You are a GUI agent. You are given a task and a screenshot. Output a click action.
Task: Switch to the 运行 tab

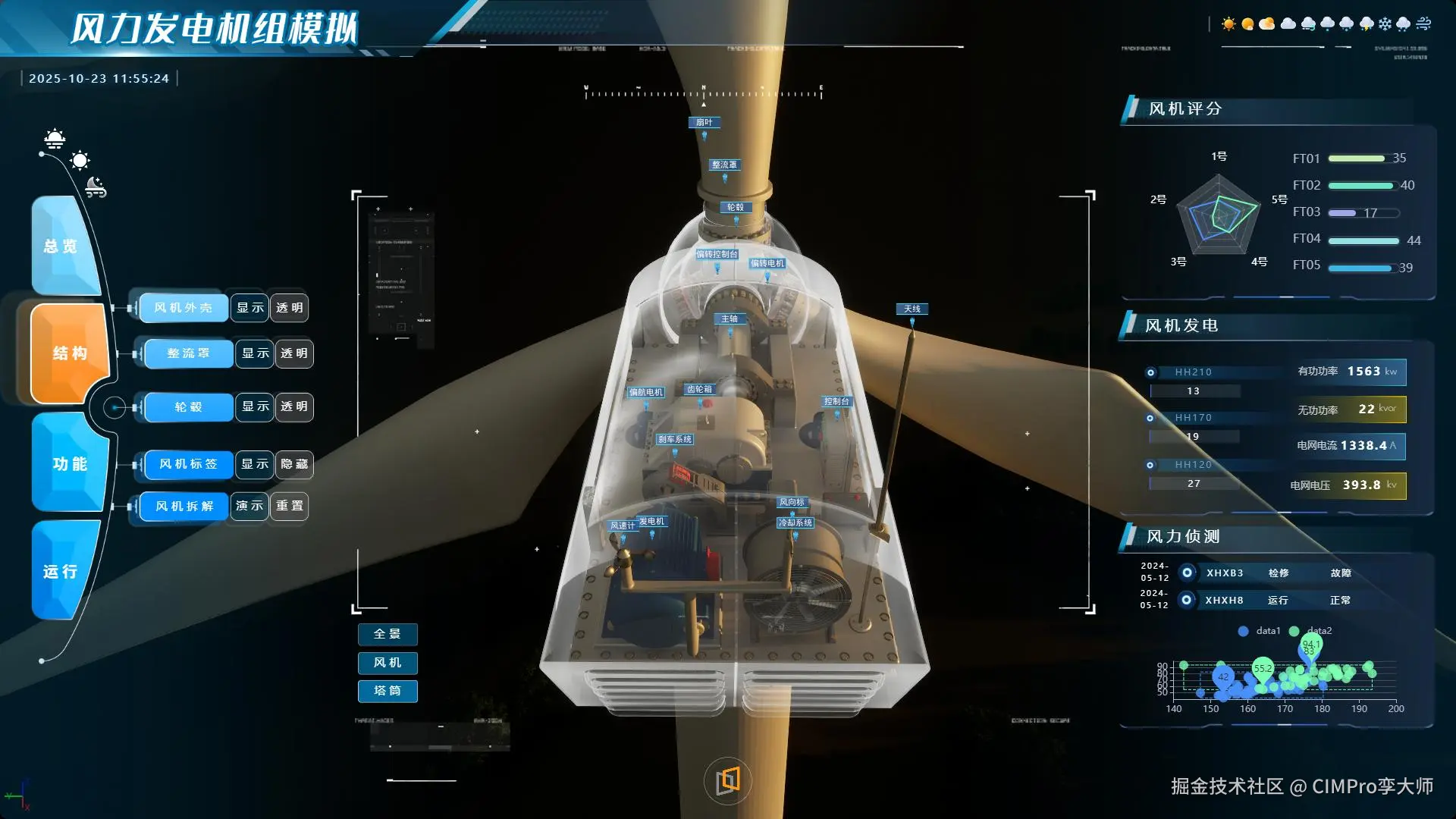[x=61, y=572]
